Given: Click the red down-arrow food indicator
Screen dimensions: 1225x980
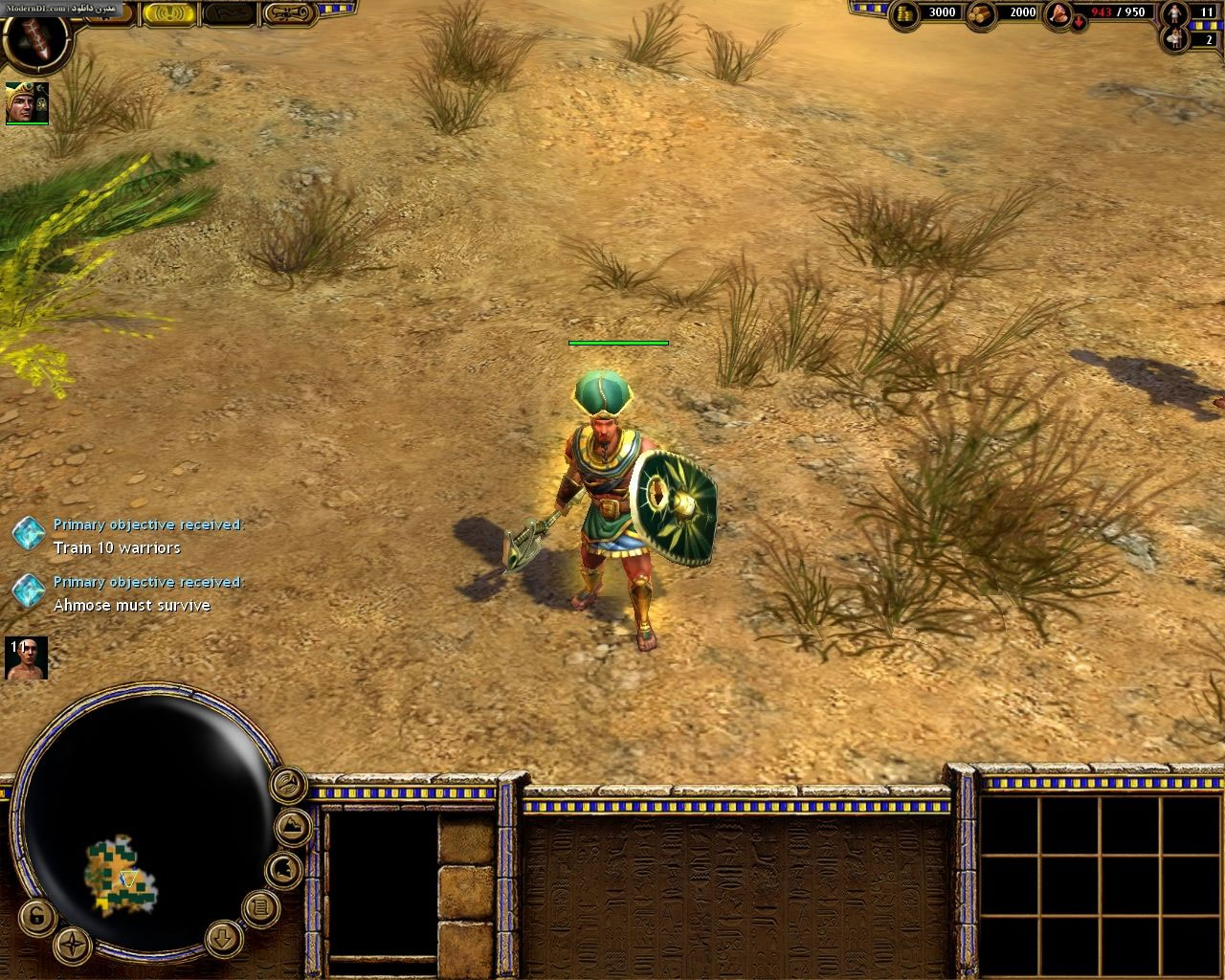Looking at the screenshot, I should (x=1079, y=24).
